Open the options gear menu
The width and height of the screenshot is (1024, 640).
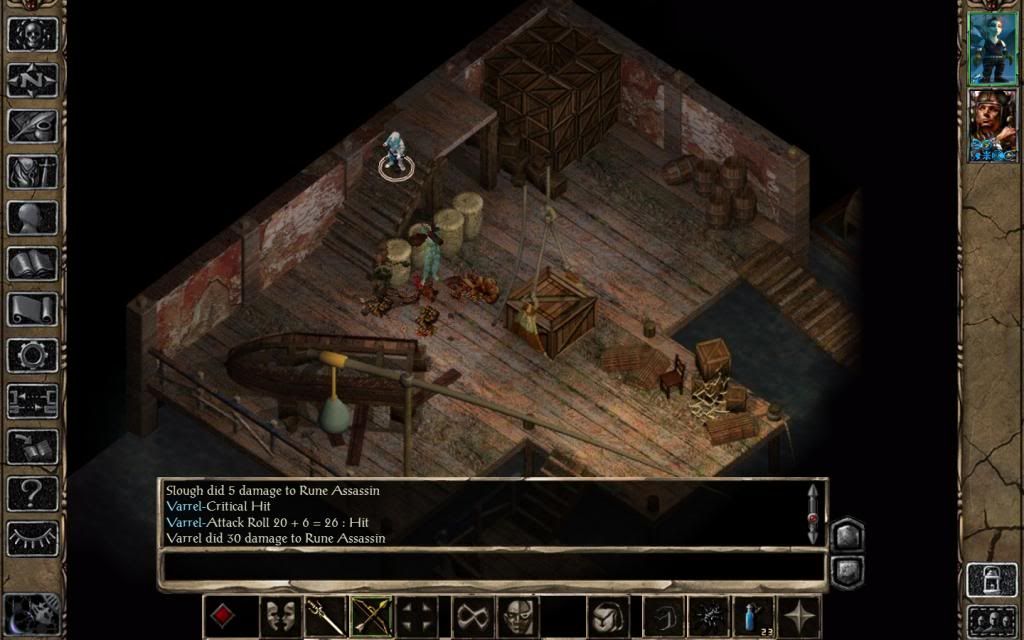click(33, 355)
